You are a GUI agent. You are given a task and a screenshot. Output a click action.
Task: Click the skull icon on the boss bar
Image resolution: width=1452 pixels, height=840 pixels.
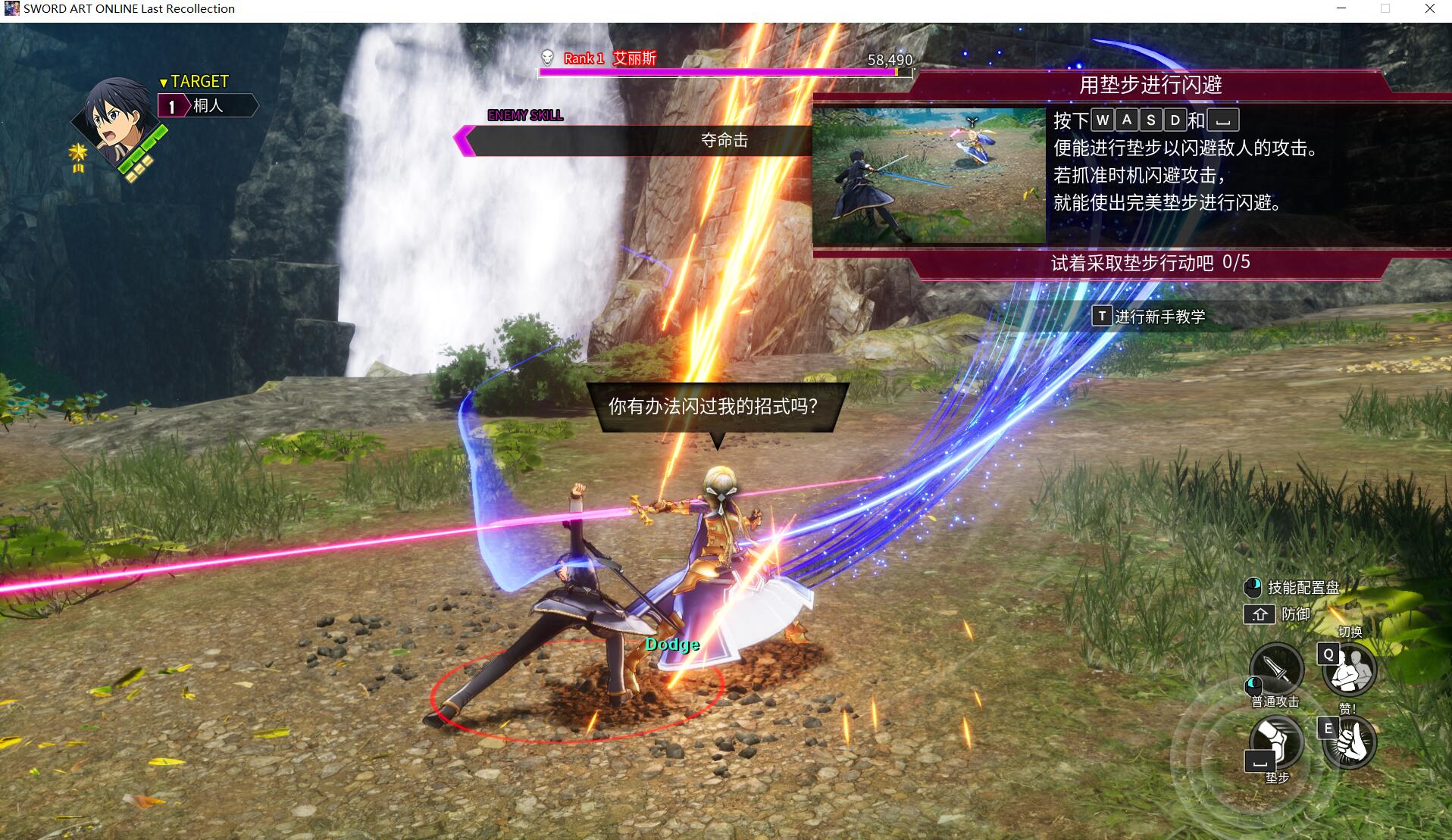point(546,56)
